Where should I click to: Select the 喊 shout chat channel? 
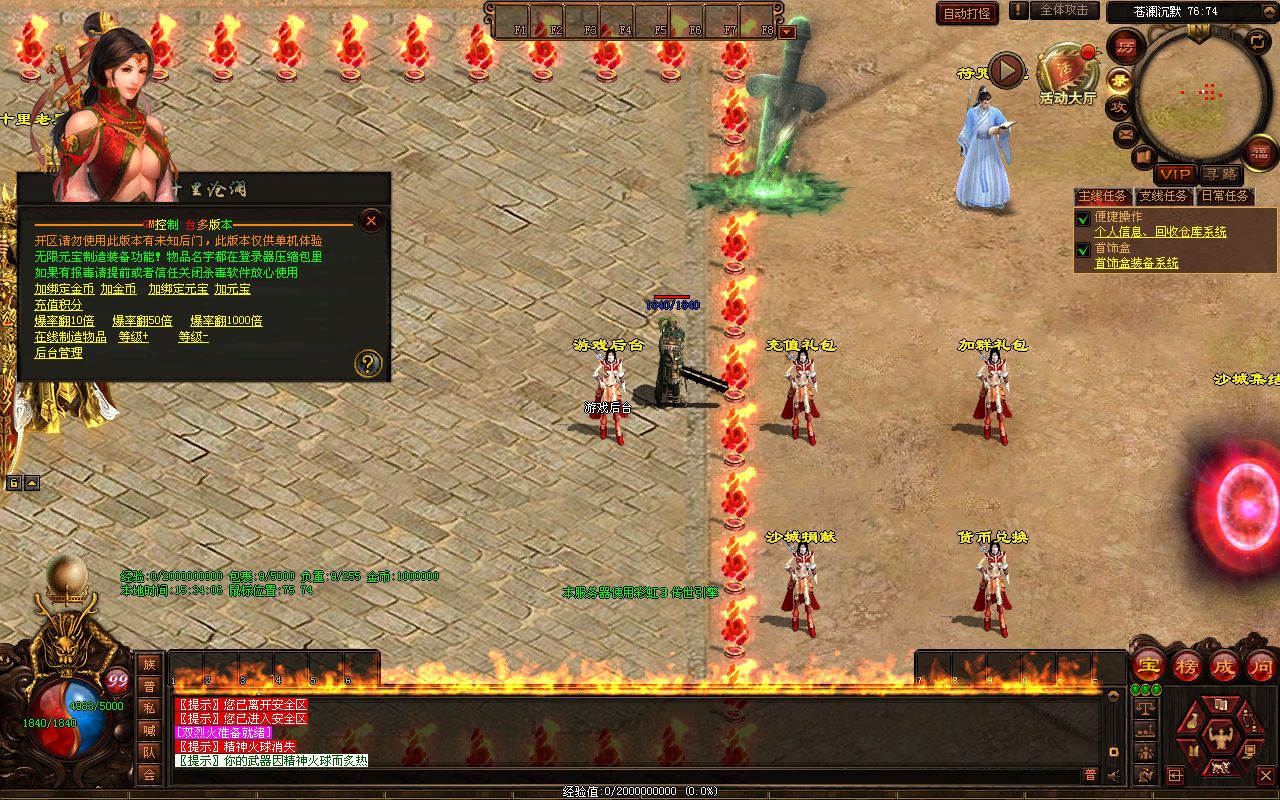(x=149, y=729)
